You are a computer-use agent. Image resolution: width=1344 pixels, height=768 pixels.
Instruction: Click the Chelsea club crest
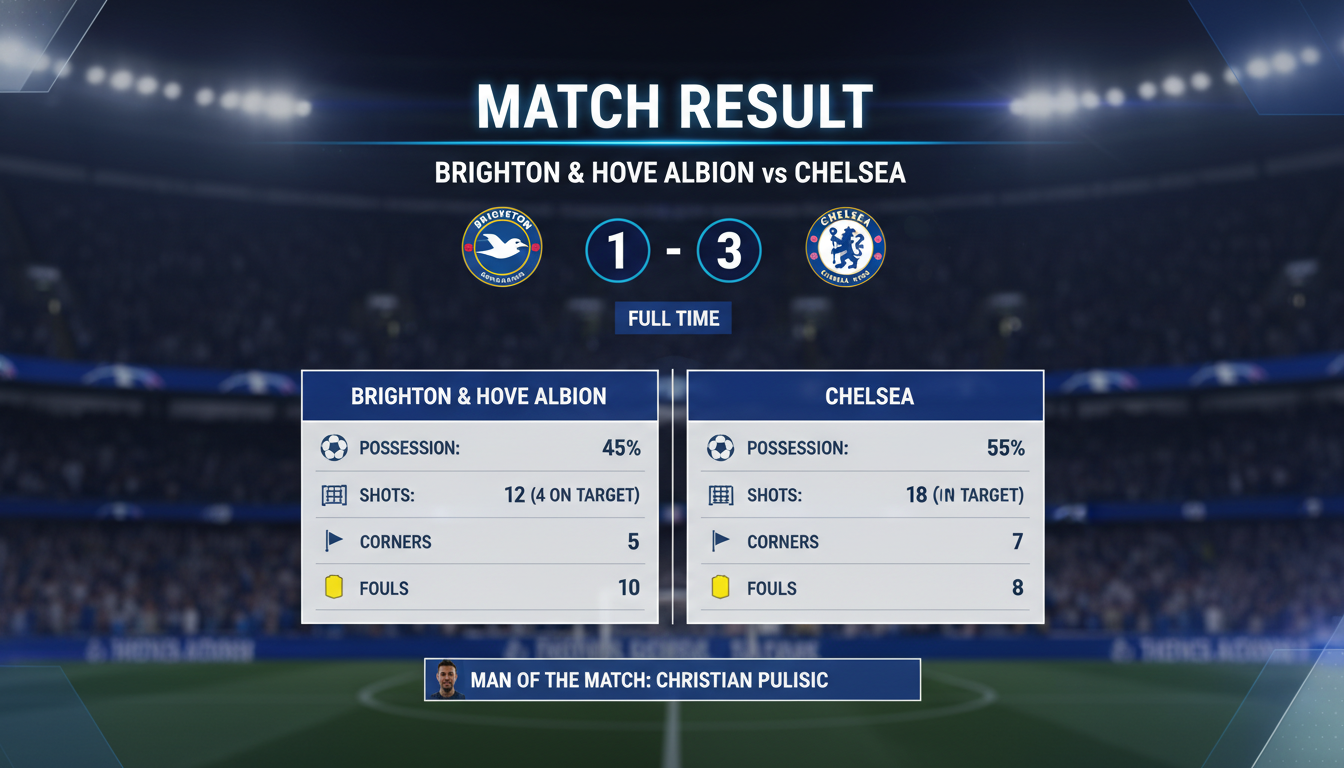tap(845, 247)
